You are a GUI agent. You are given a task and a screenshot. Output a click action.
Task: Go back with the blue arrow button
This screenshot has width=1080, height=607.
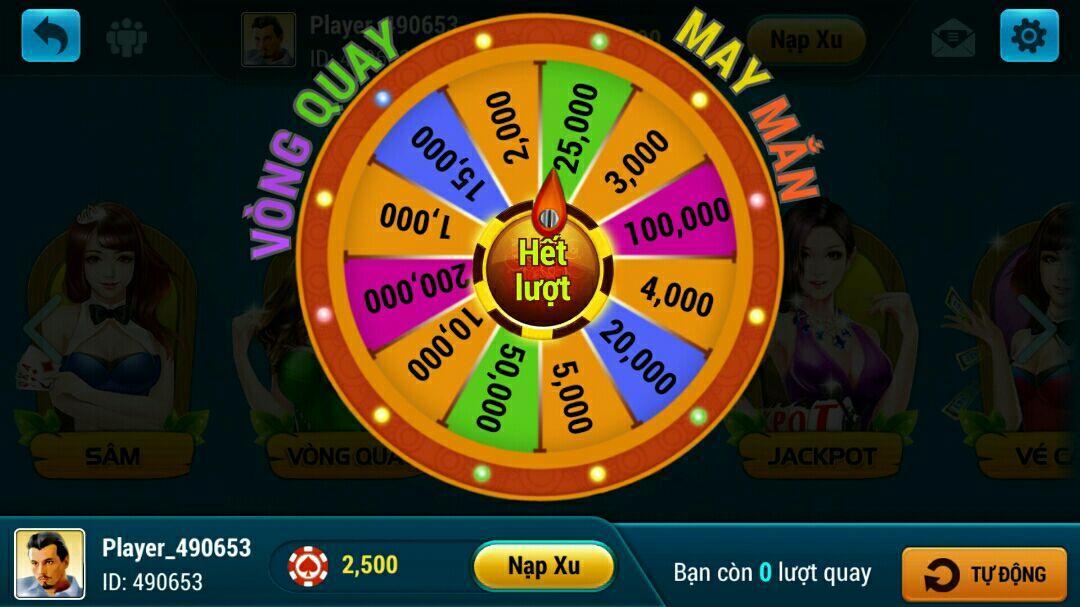(x=51, y=36)
